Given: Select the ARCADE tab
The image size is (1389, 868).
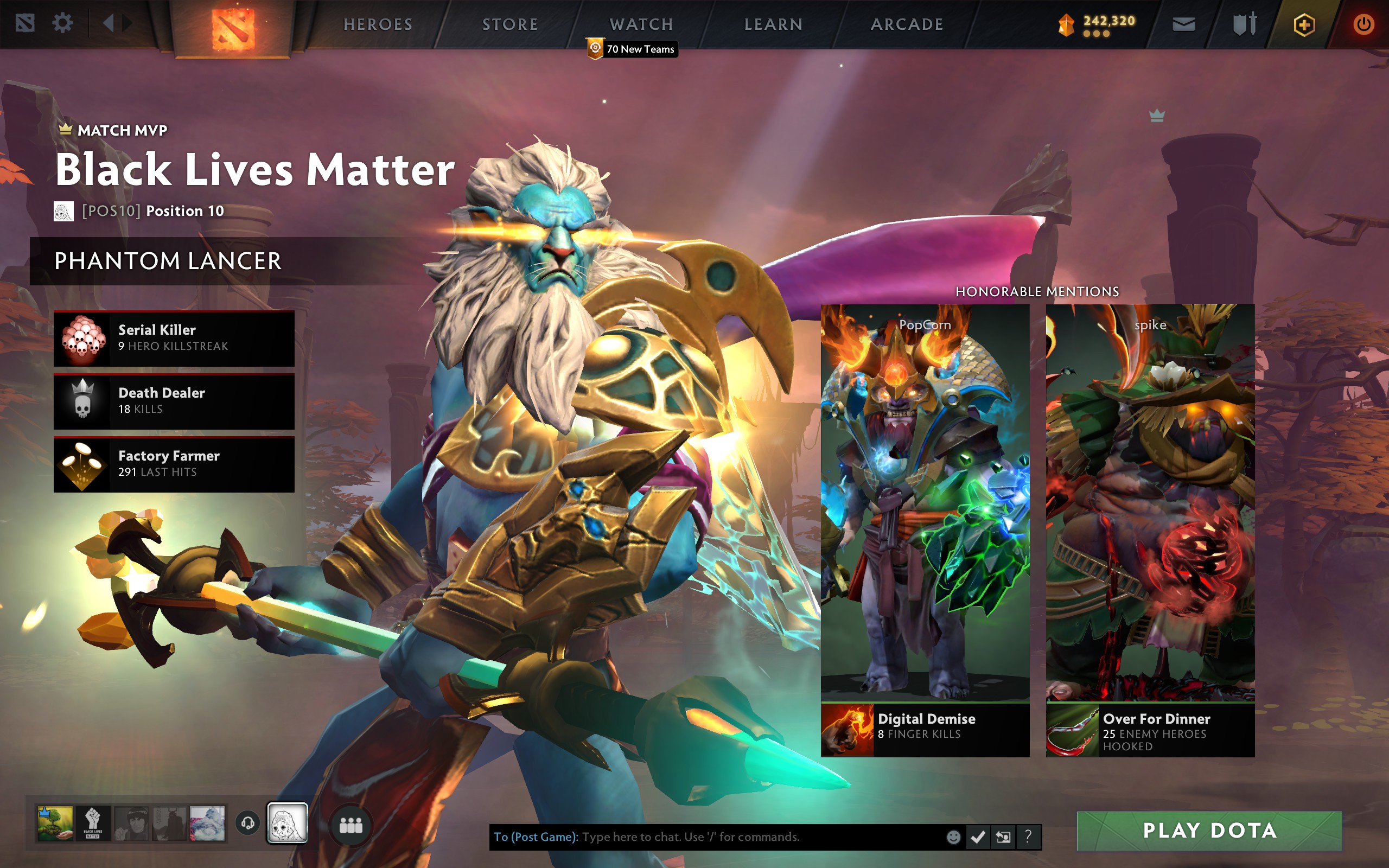Looking at the screenshot, I should (x=907, y=24).
